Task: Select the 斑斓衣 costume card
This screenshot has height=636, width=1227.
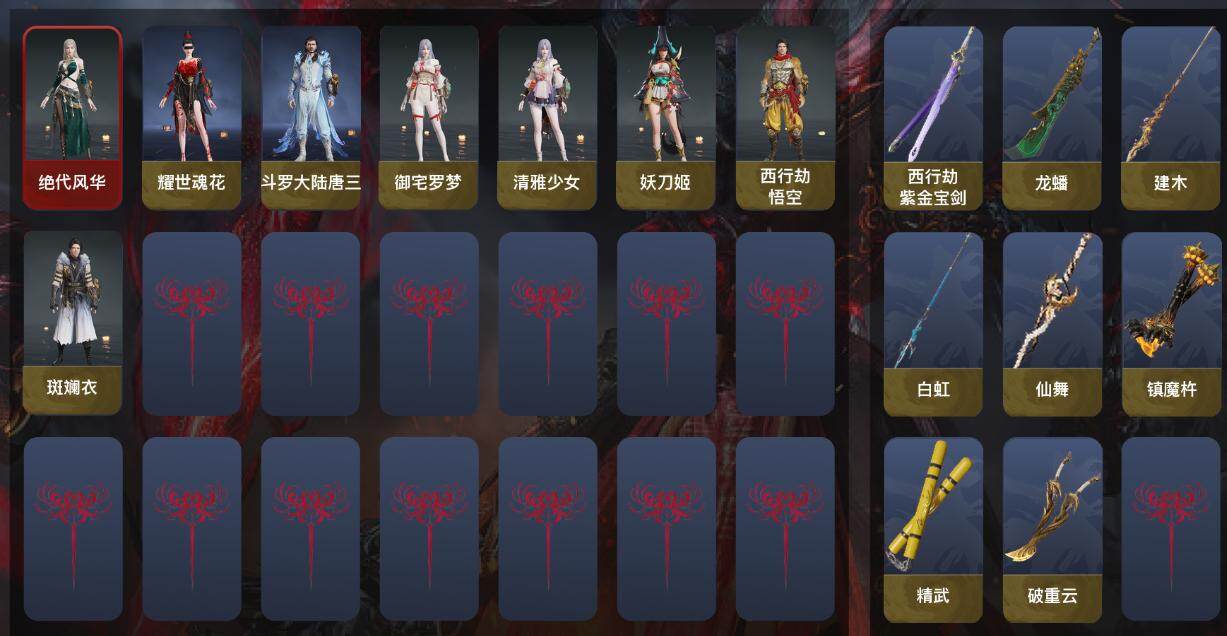Action: point(72,322)
